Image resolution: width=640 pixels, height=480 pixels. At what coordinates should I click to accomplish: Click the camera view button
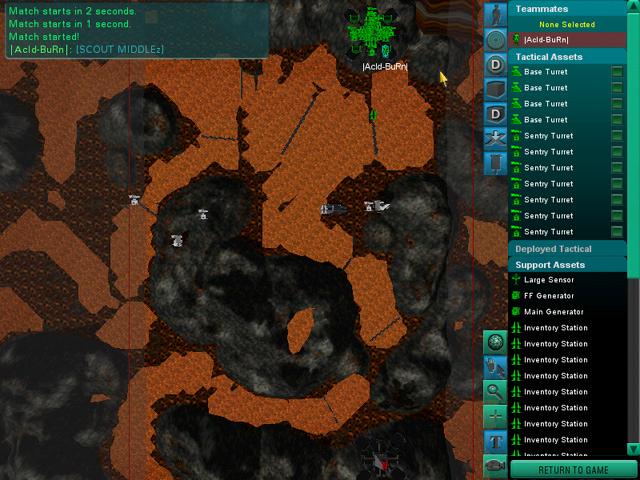point(496,465)
